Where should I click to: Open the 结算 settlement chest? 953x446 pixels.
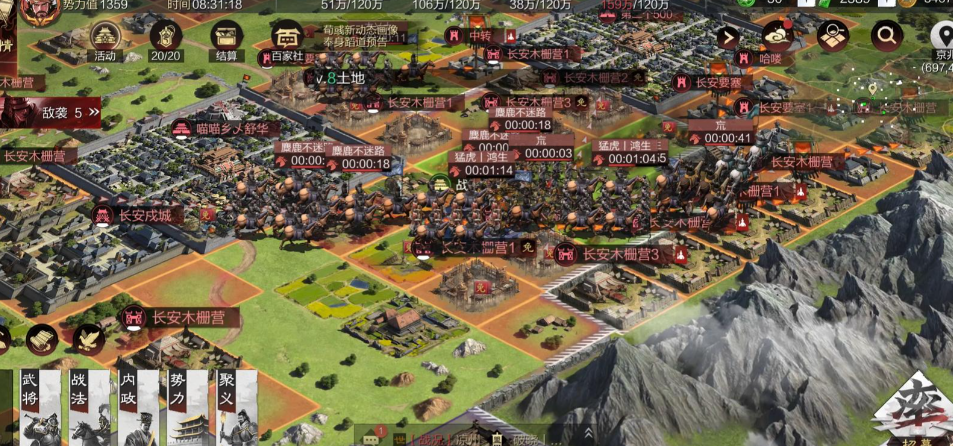[x=227, y=38]
